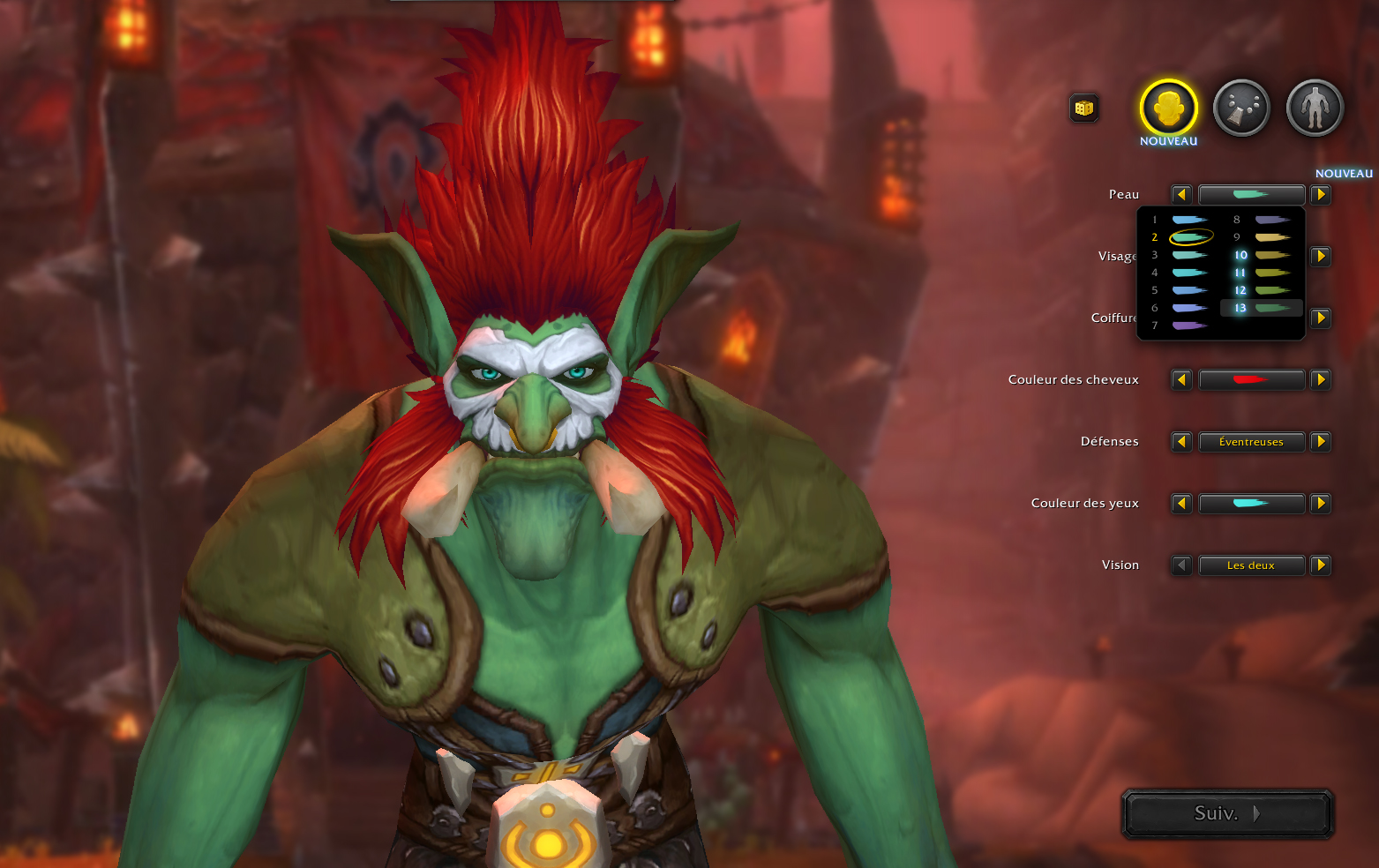Image resolution: width=1379 pixels, height=868 pixels.
Task: Click the Suiv. button to continue
Action: tap(1227, 813)
